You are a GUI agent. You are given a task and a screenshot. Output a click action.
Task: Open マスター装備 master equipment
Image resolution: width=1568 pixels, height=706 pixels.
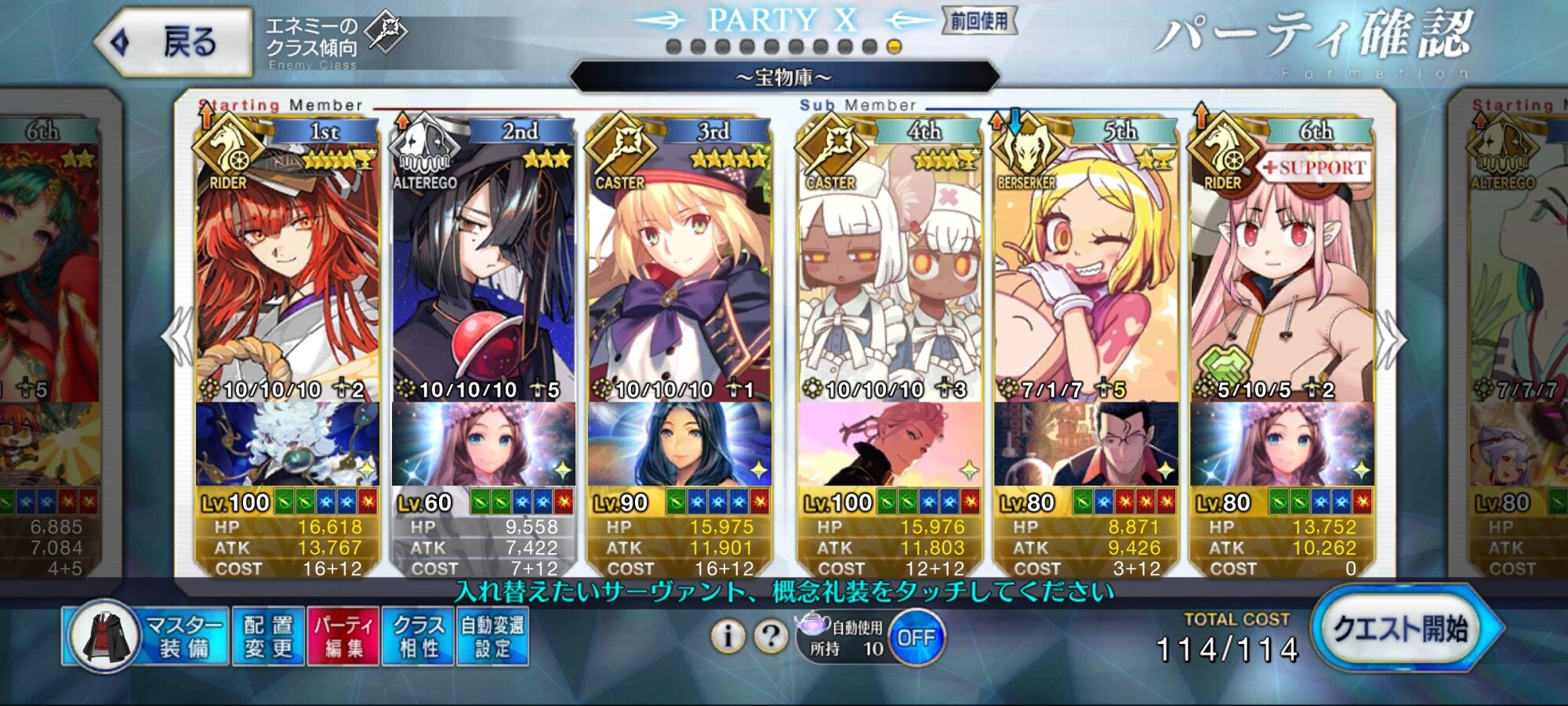(146, 636)
